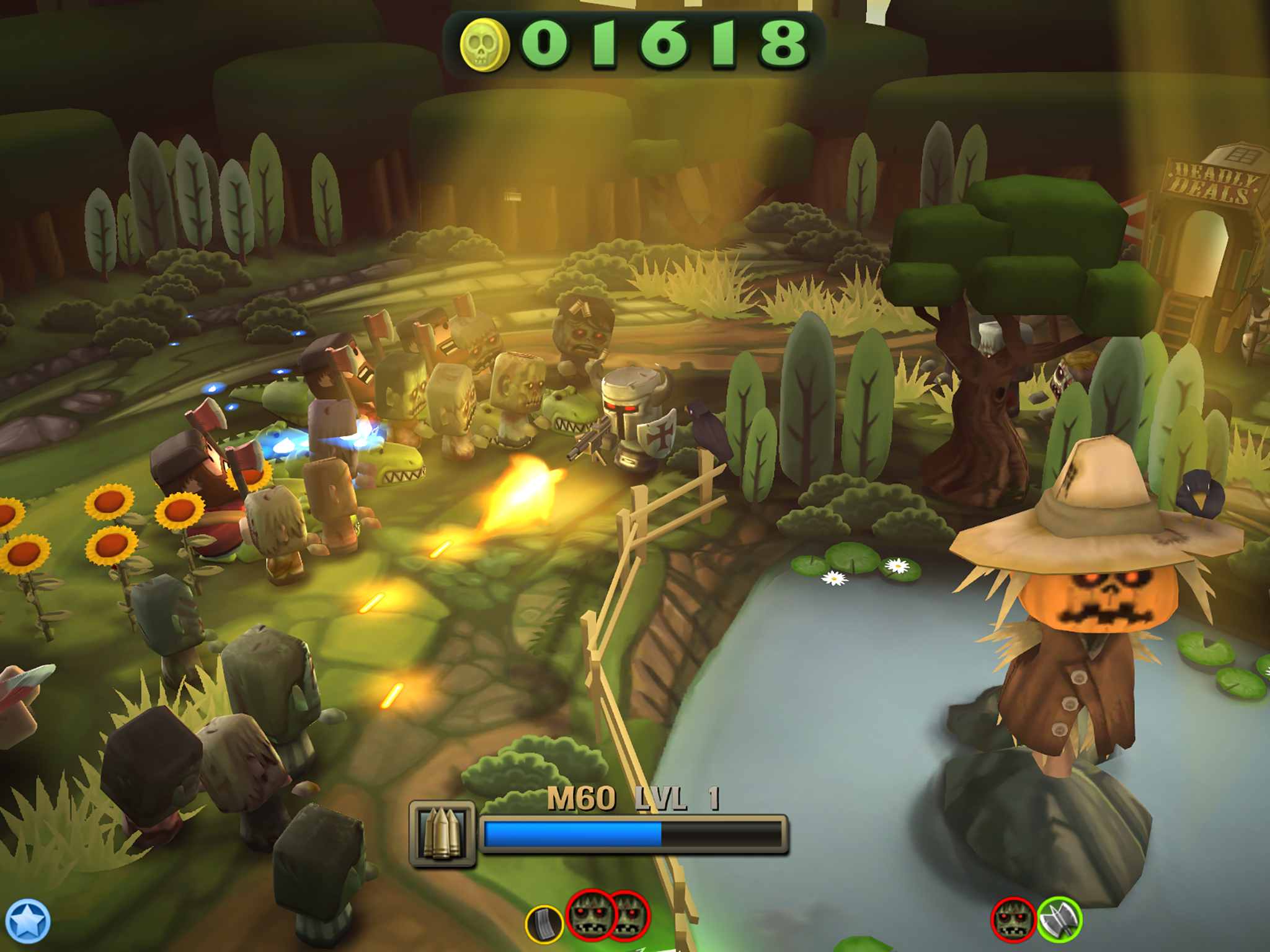Image resolution: width=1270 pixels, height=952 pixels.
Task: Tap the blue star button
Action: tap(27, 921)
